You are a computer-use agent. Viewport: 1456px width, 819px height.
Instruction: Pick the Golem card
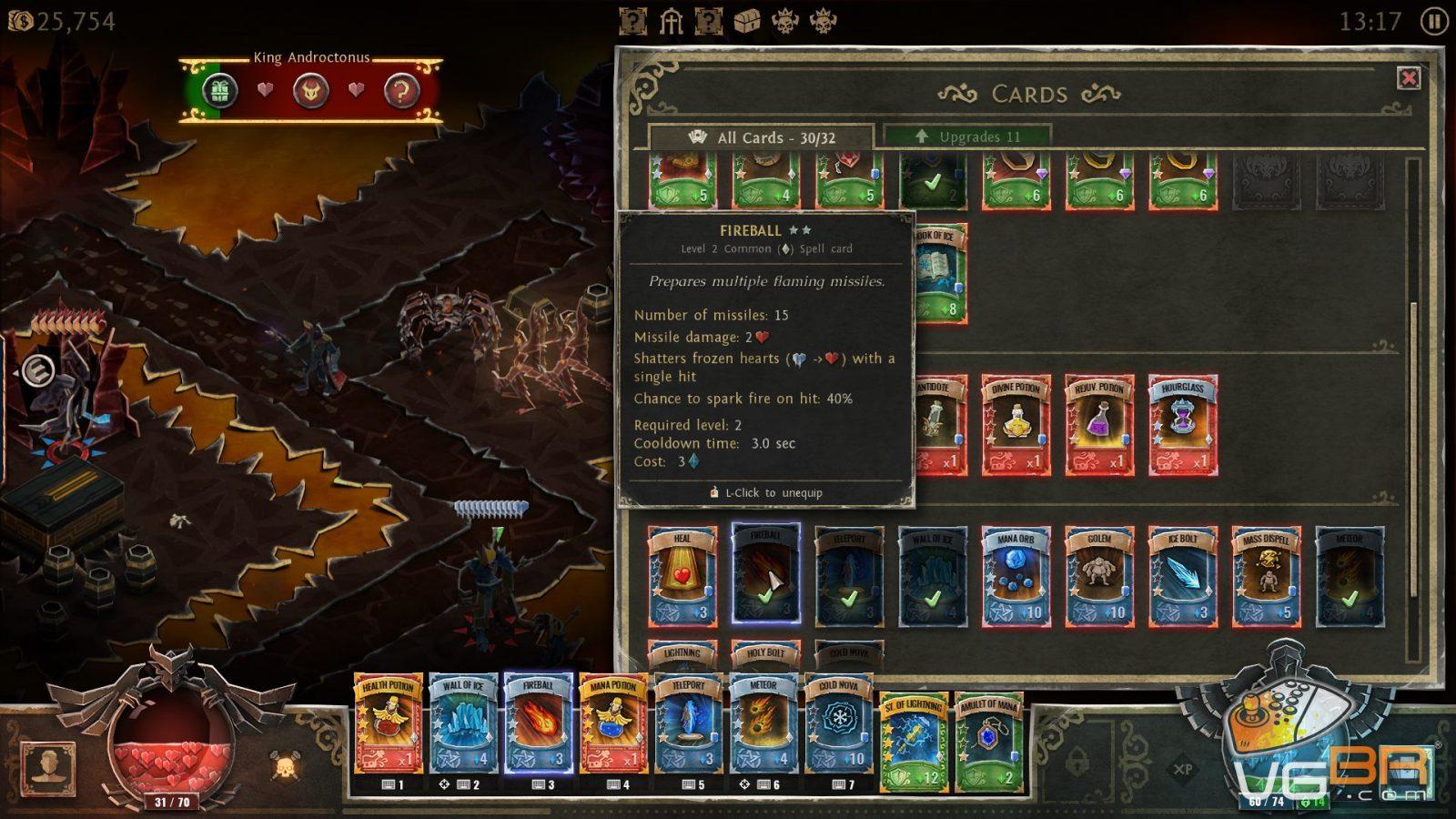pos(1099,576)
